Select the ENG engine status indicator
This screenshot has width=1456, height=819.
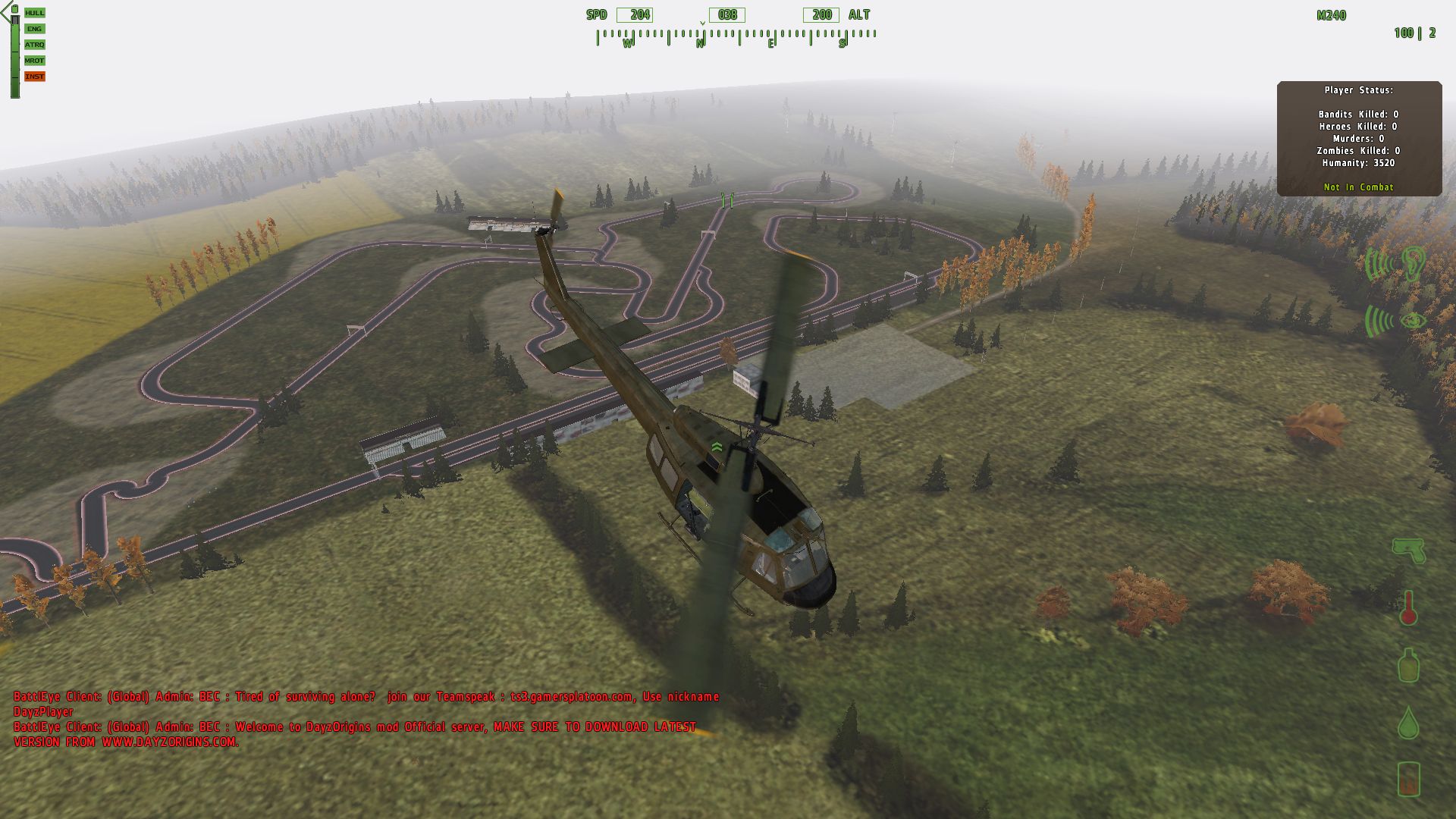click(x=34, y=29)
